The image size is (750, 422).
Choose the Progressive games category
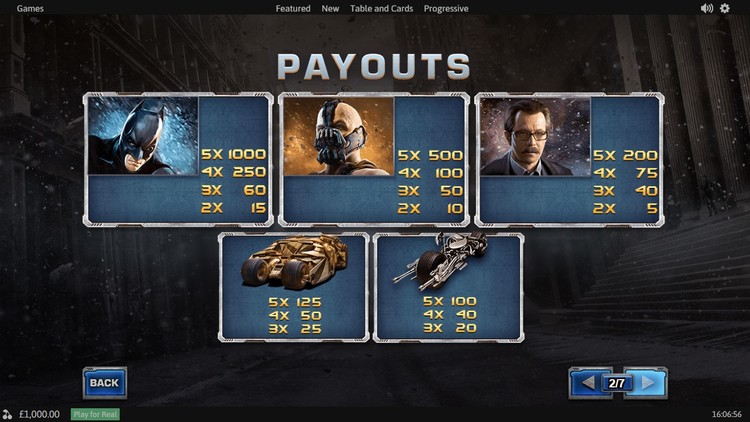(446, 8)
